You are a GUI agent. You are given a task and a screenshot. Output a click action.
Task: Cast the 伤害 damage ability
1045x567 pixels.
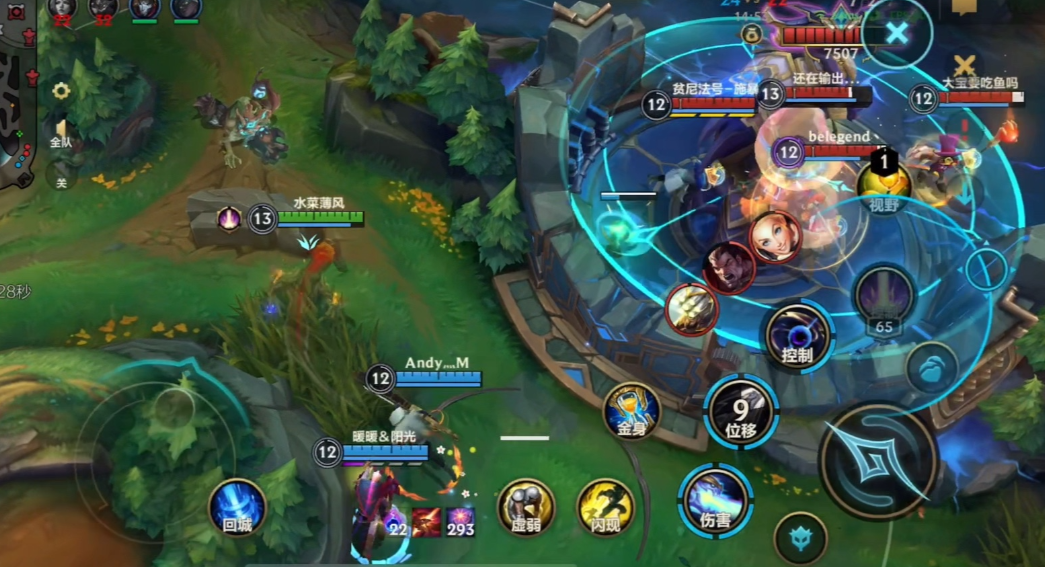click(715, 499)
